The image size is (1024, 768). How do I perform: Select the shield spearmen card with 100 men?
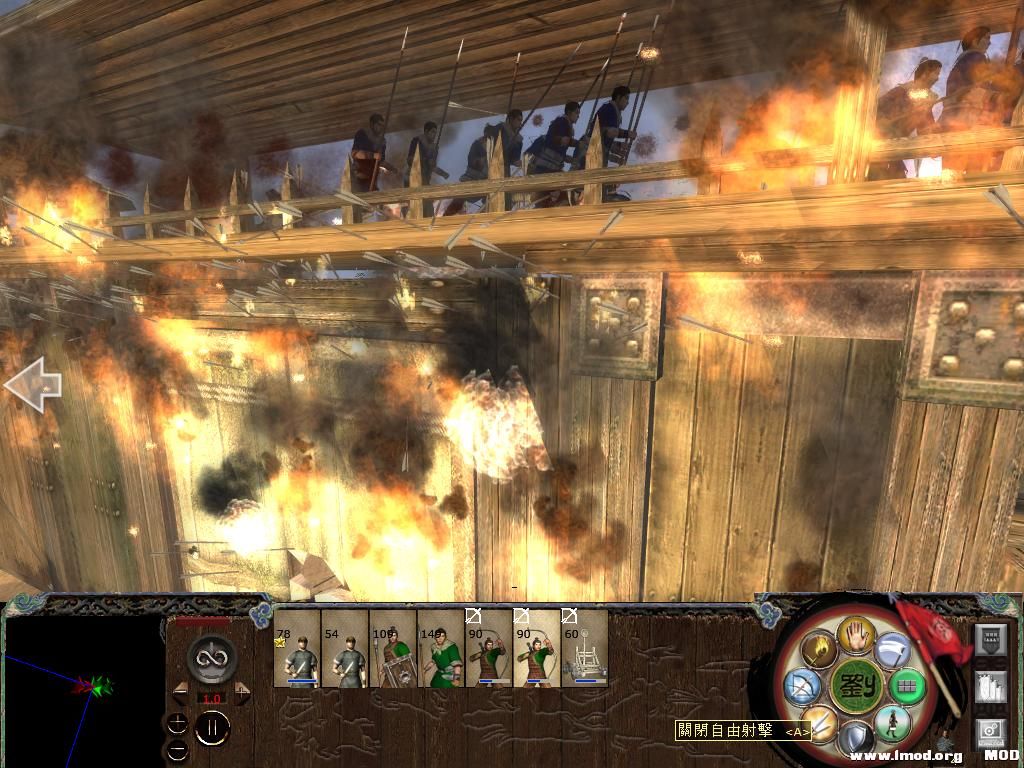pyautogui.click(x=394, y=649)
